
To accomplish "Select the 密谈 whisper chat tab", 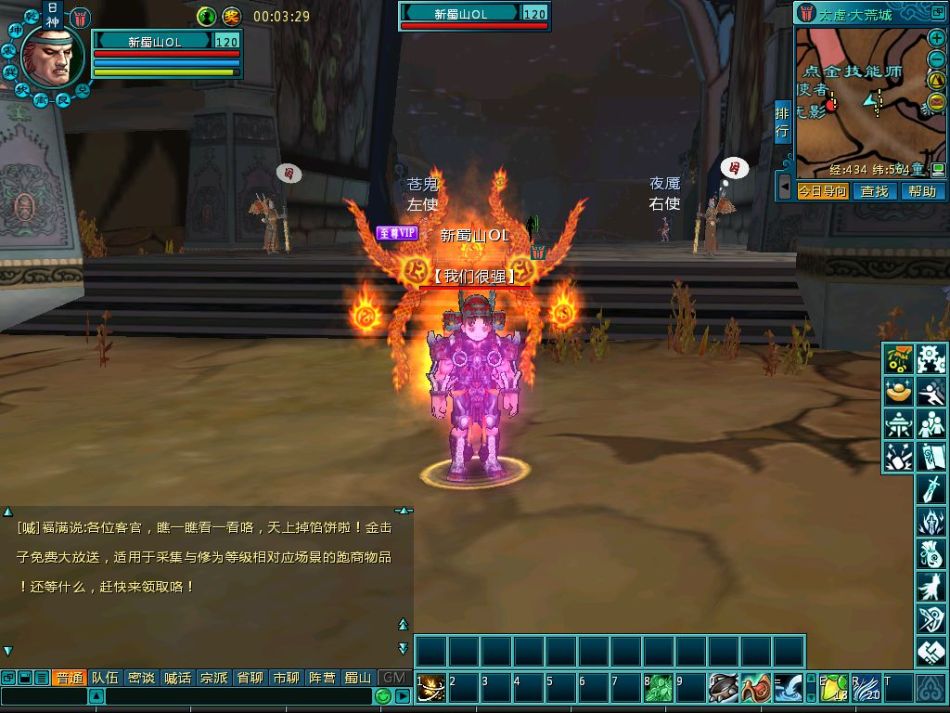I will click(x=141, y=677).
